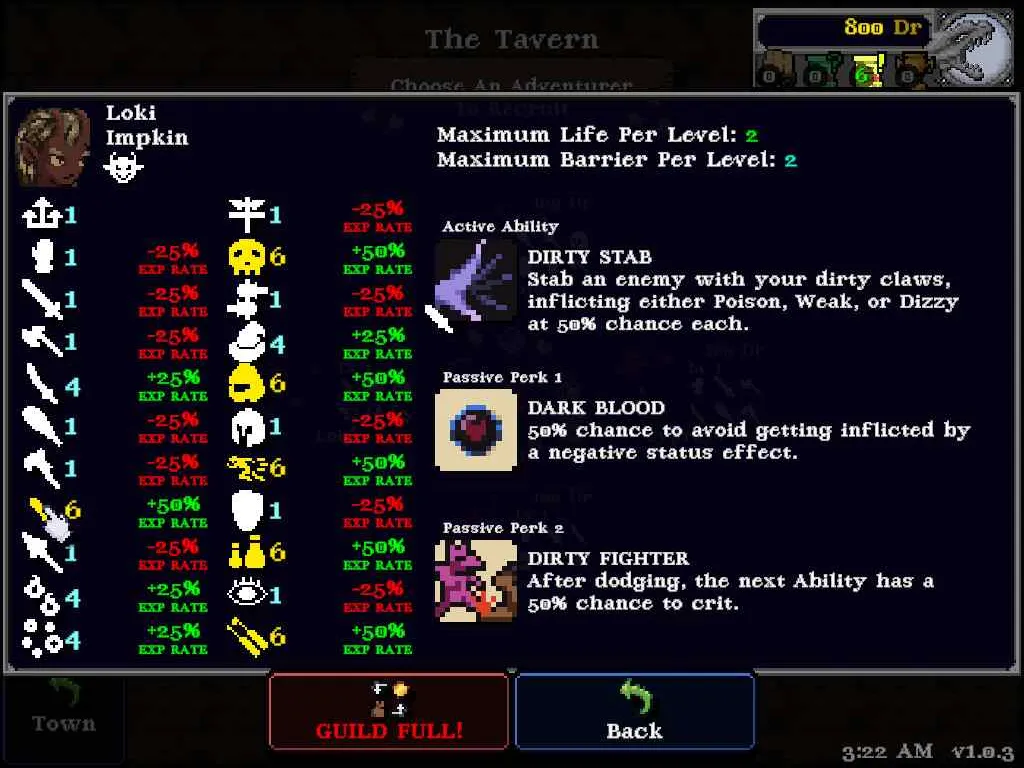The width and height of the screenshot is (1024, 768).
Task: Select the yellow helmet skill icon
Action: (245, 383)
